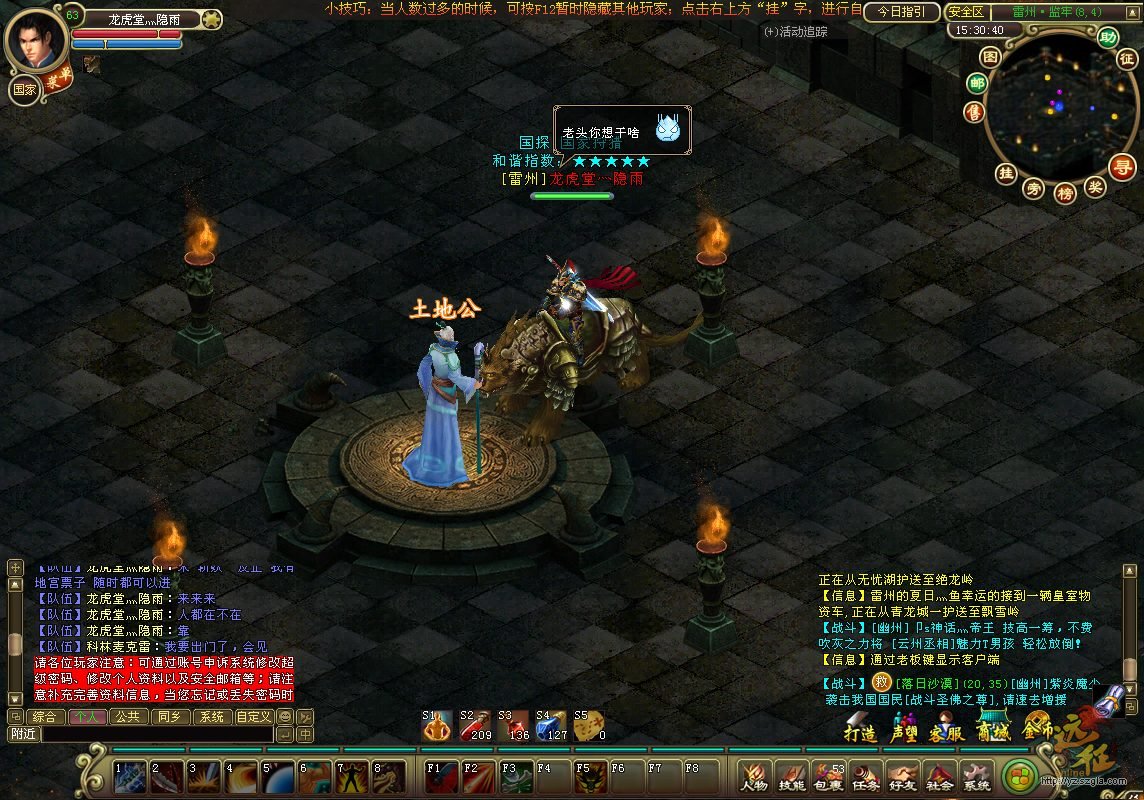The width and height of the screenshot is (1144, 800).
Task: Open the 邮 mail button
Action: coord(977,84)
